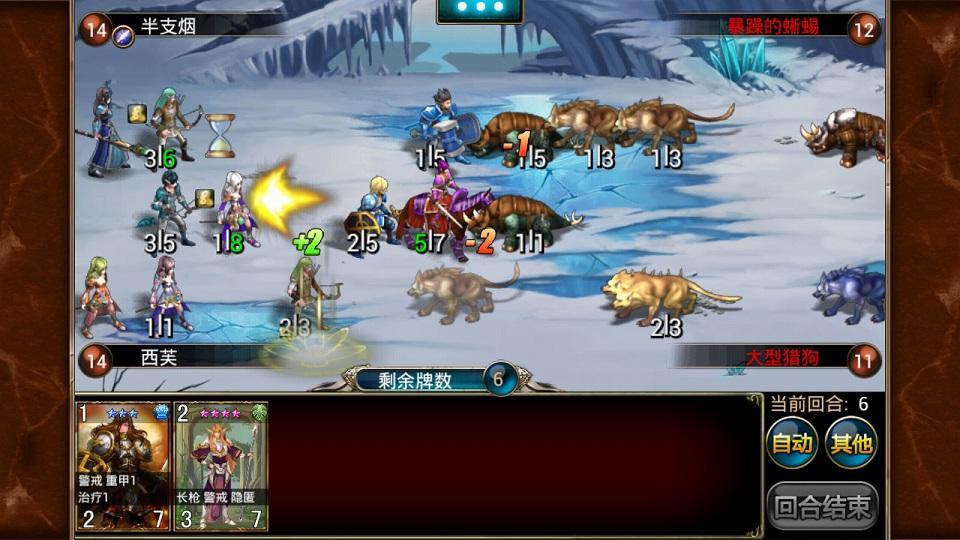This screenshot has width=960, height=540.
Task: Toggle the 自动 auto-battle button
Action: (x=792, y=442)
